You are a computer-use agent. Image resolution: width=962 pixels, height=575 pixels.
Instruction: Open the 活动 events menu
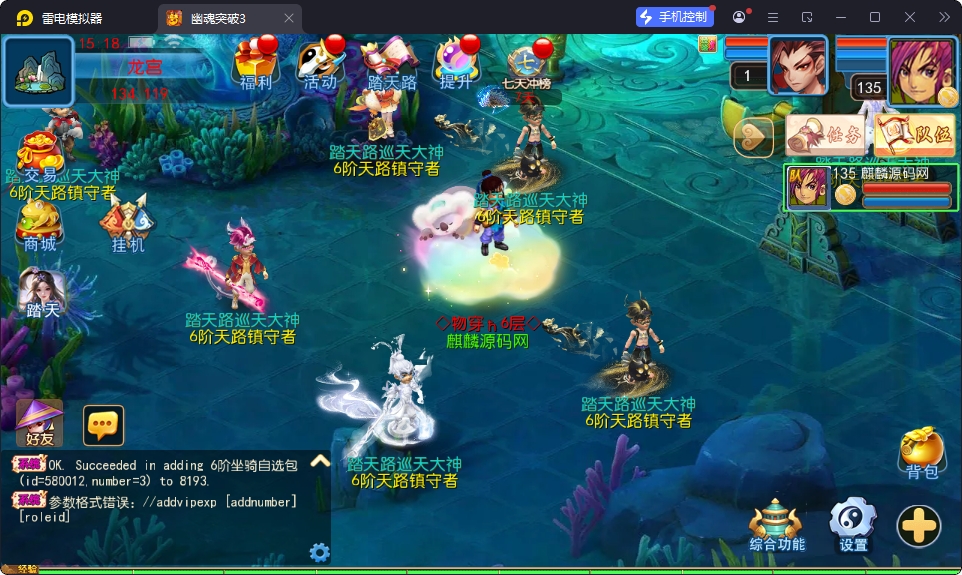(320, 63)
